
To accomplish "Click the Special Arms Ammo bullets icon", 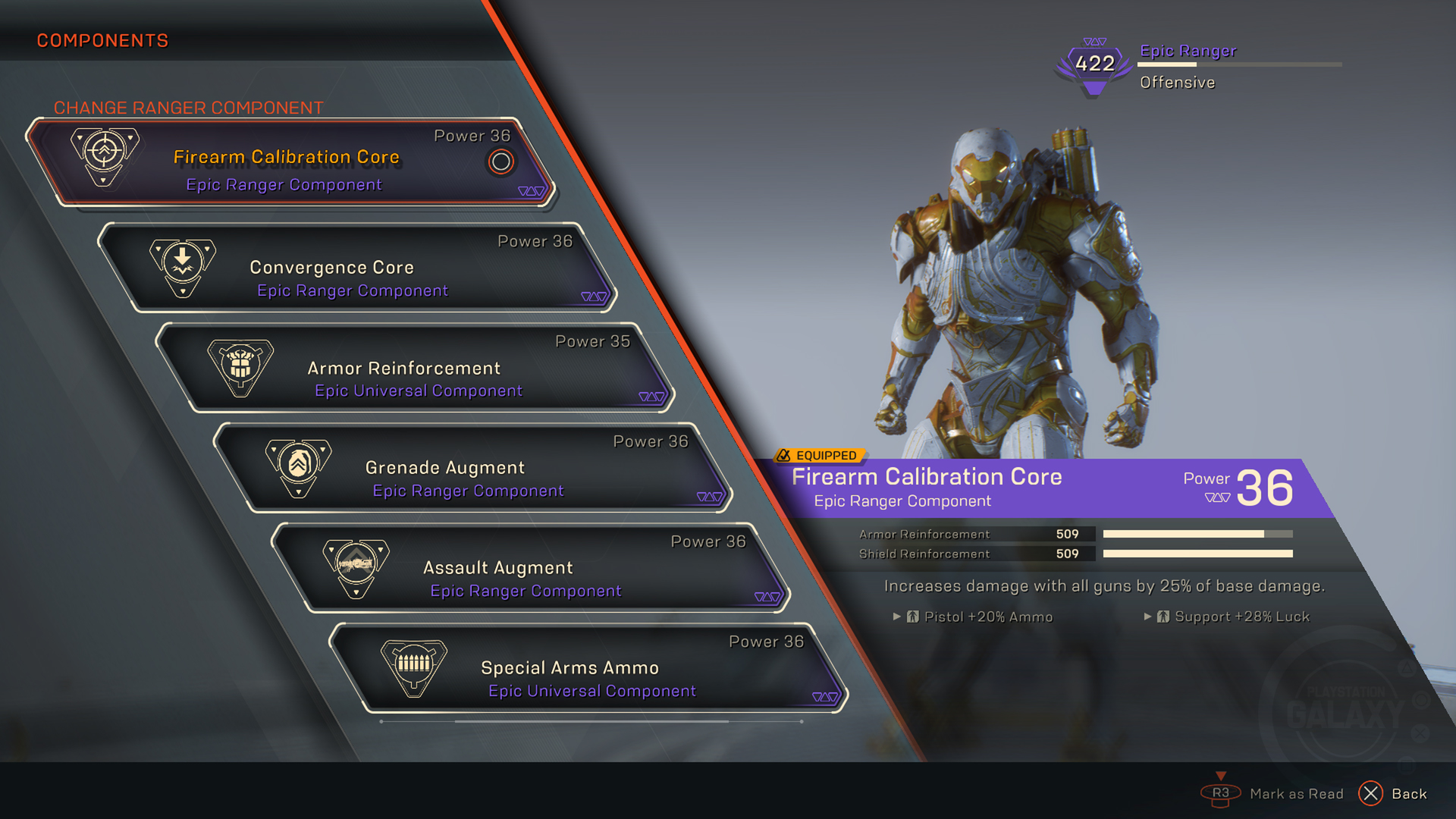I will click(412, 667).
